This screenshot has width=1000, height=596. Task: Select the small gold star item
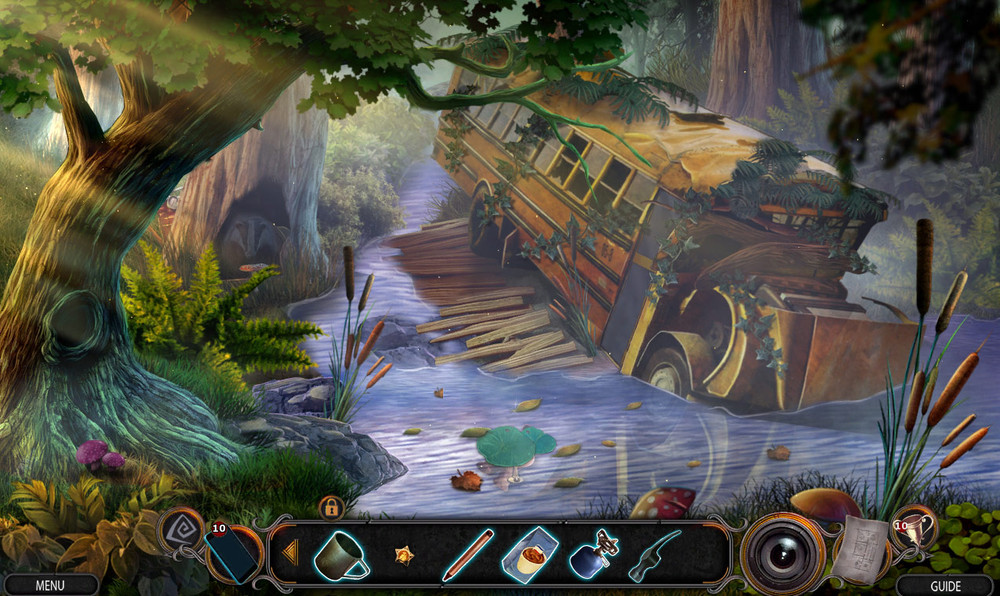[405, 554]
